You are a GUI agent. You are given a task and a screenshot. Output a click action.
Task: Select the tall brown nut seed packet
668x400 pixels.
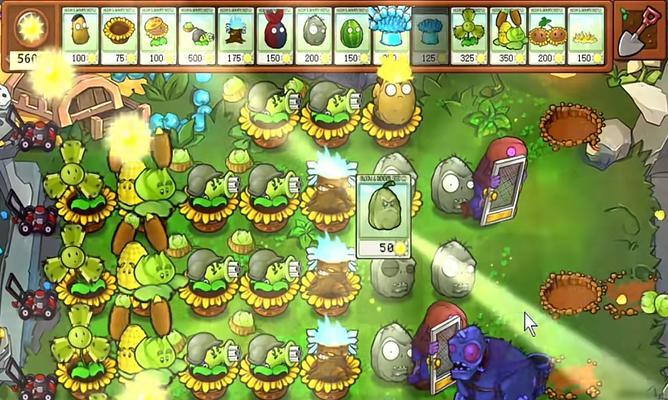[x=81, y=36]
